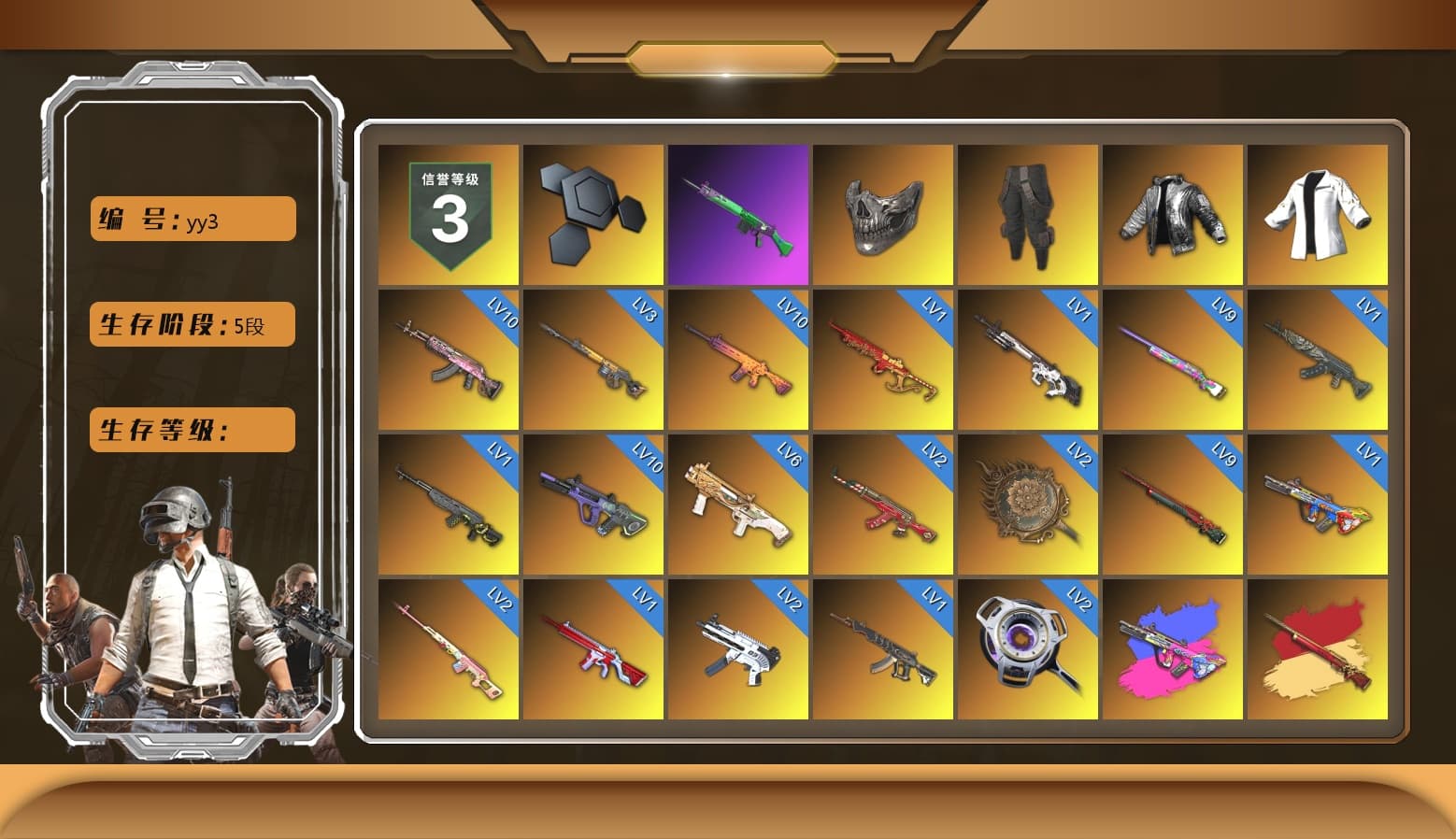
Task: Click the 生存阶段 5段 label
Action: point(191,324)
